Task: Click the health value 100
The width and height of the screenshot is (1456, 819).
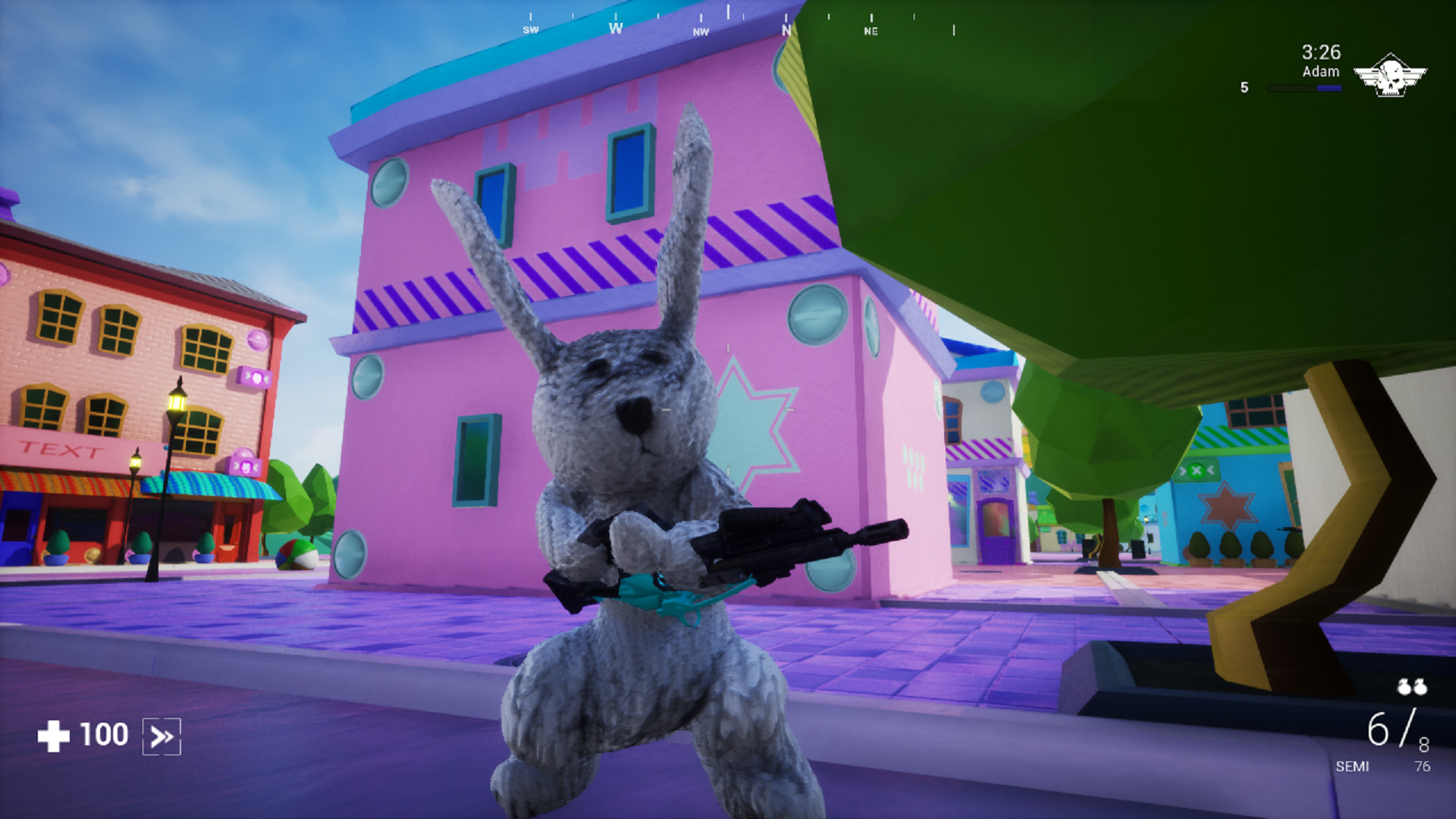Action: [103, 733]
